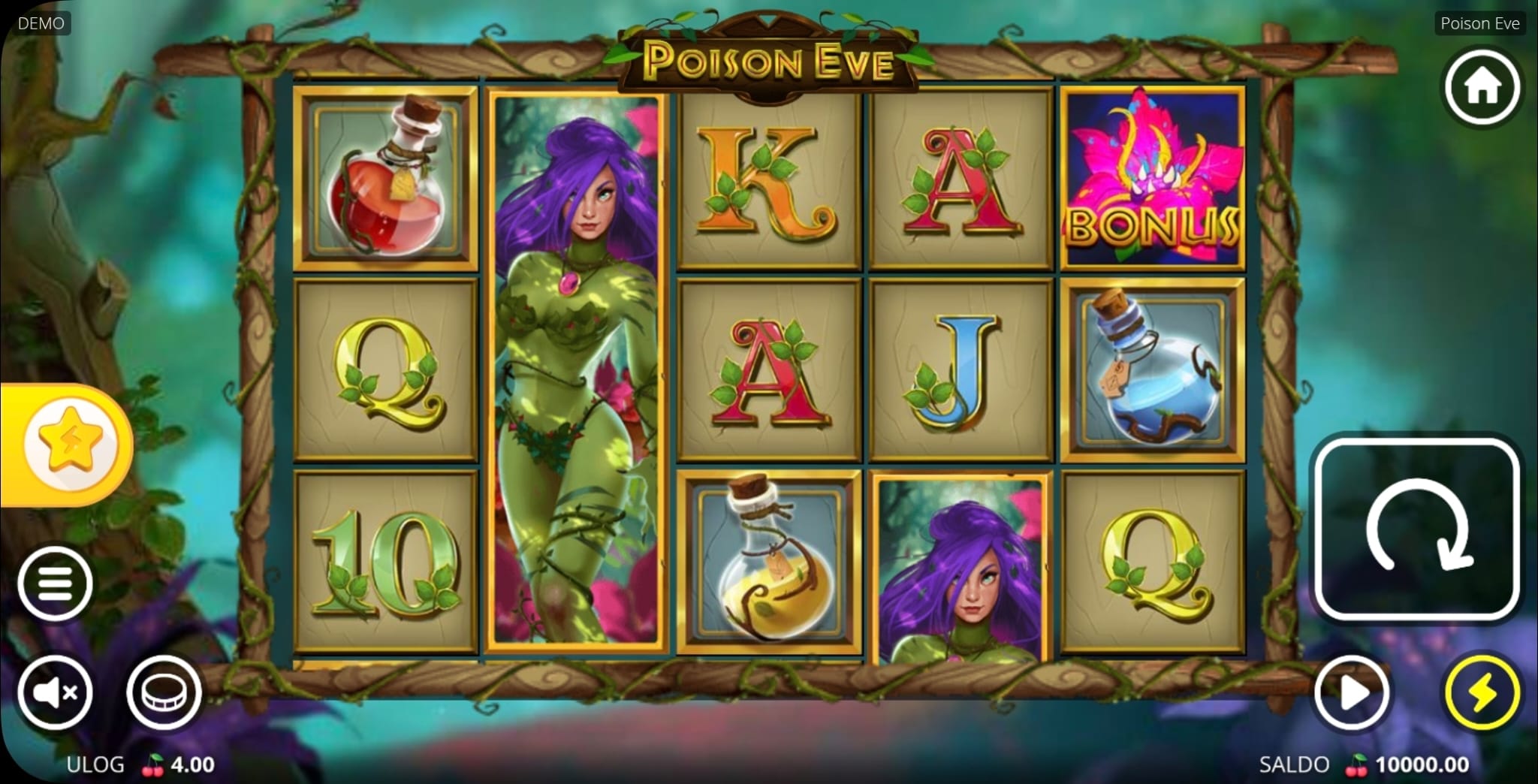Open the hamburger menu
Screen dimensions: 1538x784
pos(55,583)
